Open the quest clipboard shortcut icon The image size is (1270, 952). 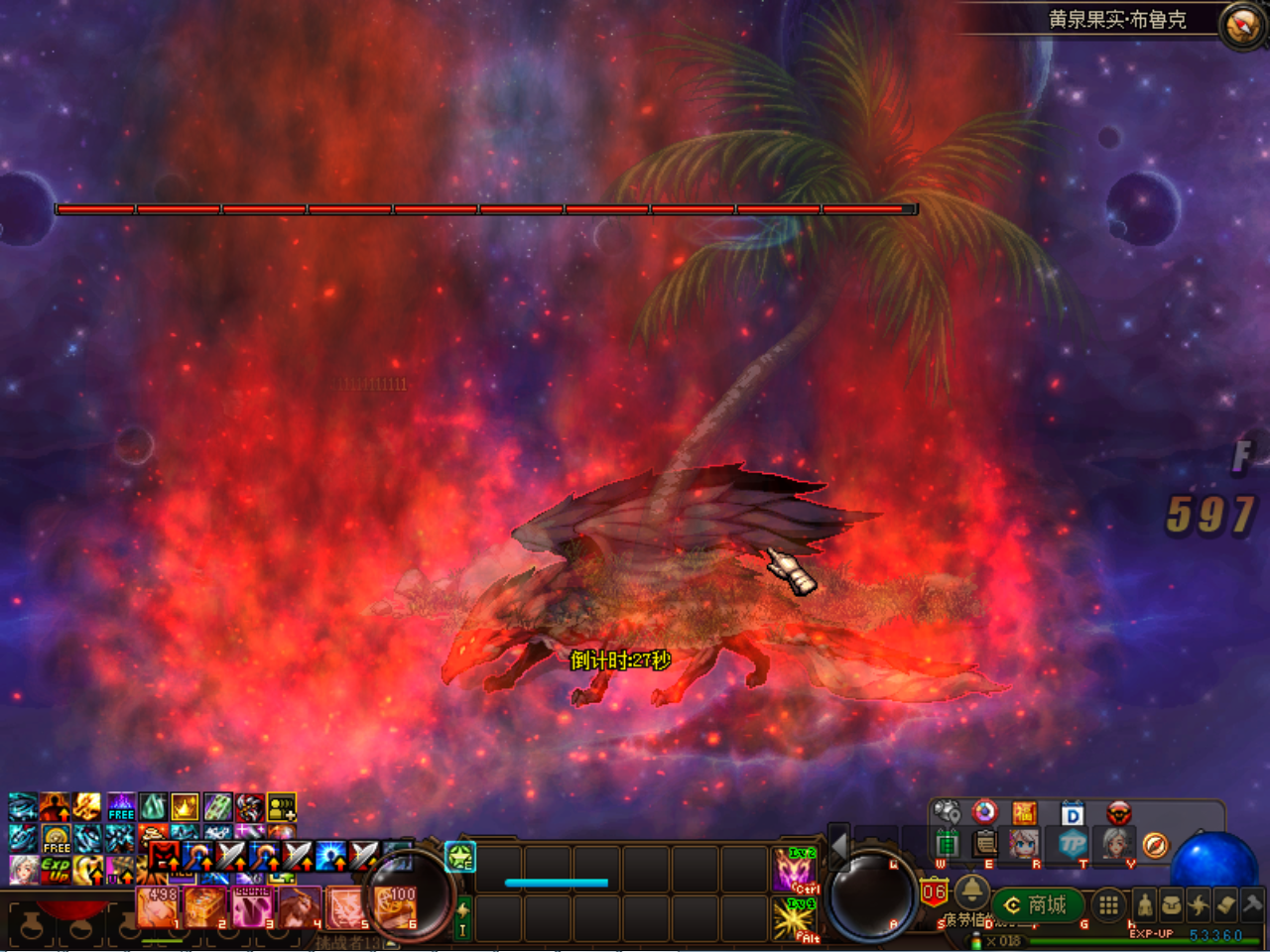985,843
